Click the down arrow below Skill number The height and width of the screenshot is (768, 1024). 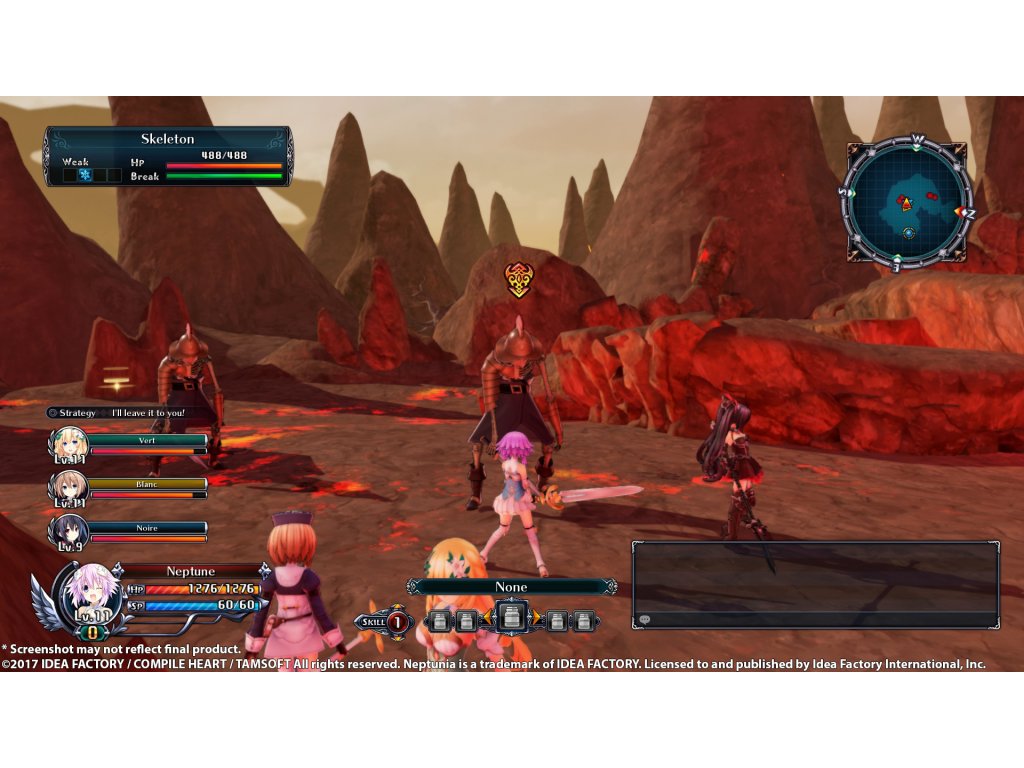point(396,637)
